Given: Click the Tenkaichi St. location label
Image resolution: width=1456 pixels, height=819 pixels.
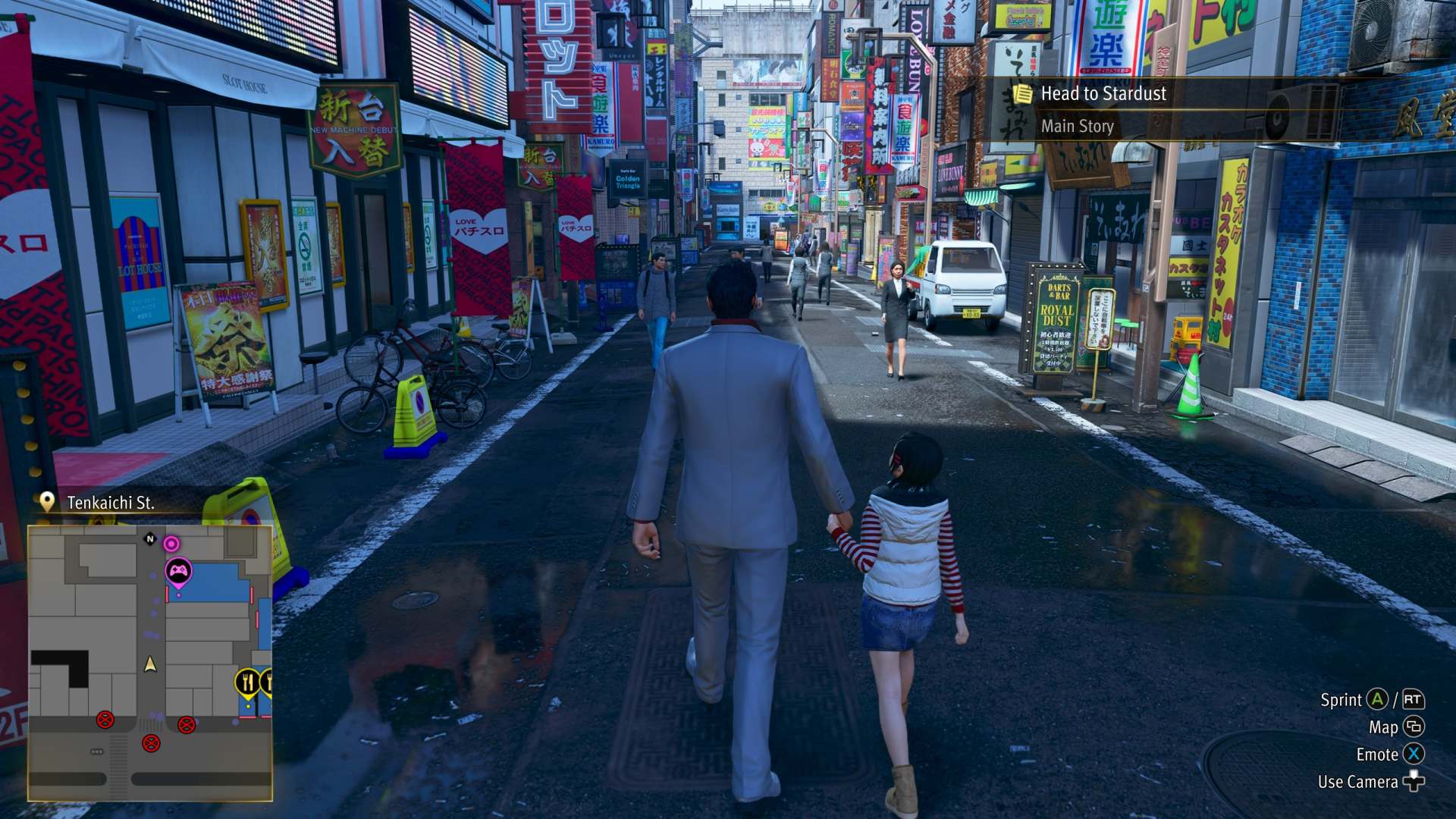Looking at the screenshot, I should (x=110, y=503).
